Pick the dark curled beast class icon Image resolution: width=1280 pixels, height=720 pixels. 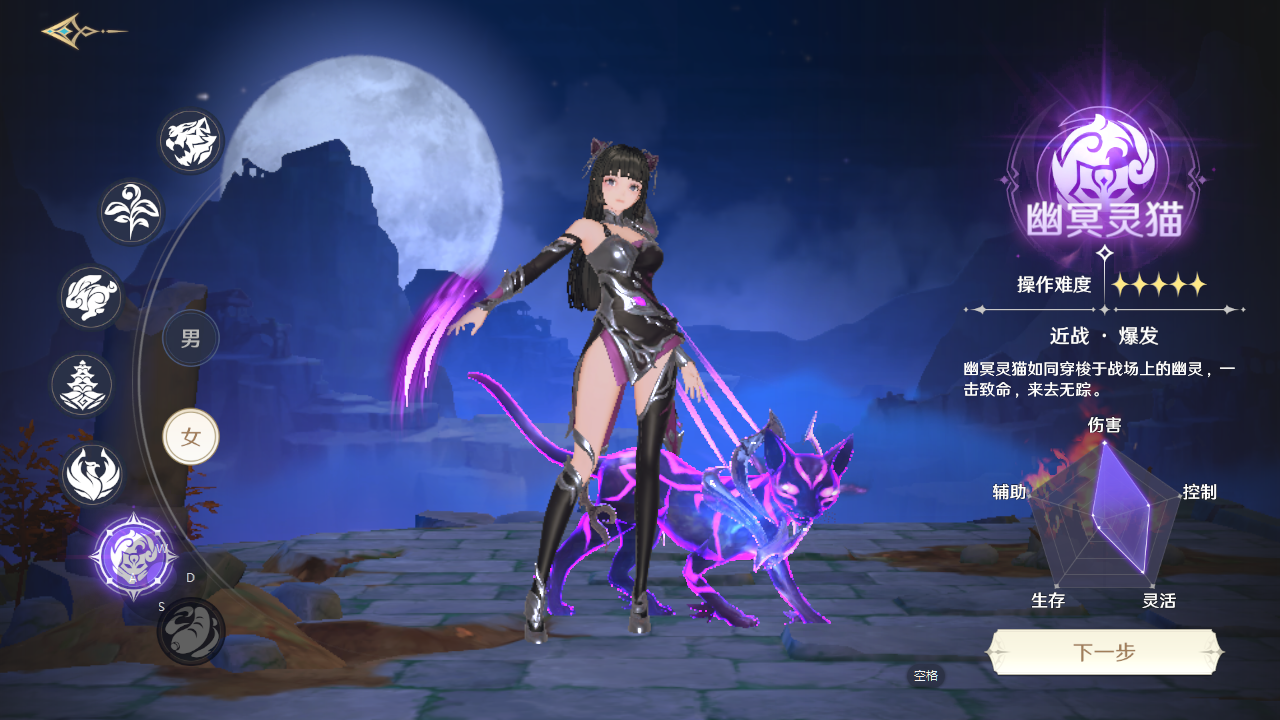[x=191, y=631]
